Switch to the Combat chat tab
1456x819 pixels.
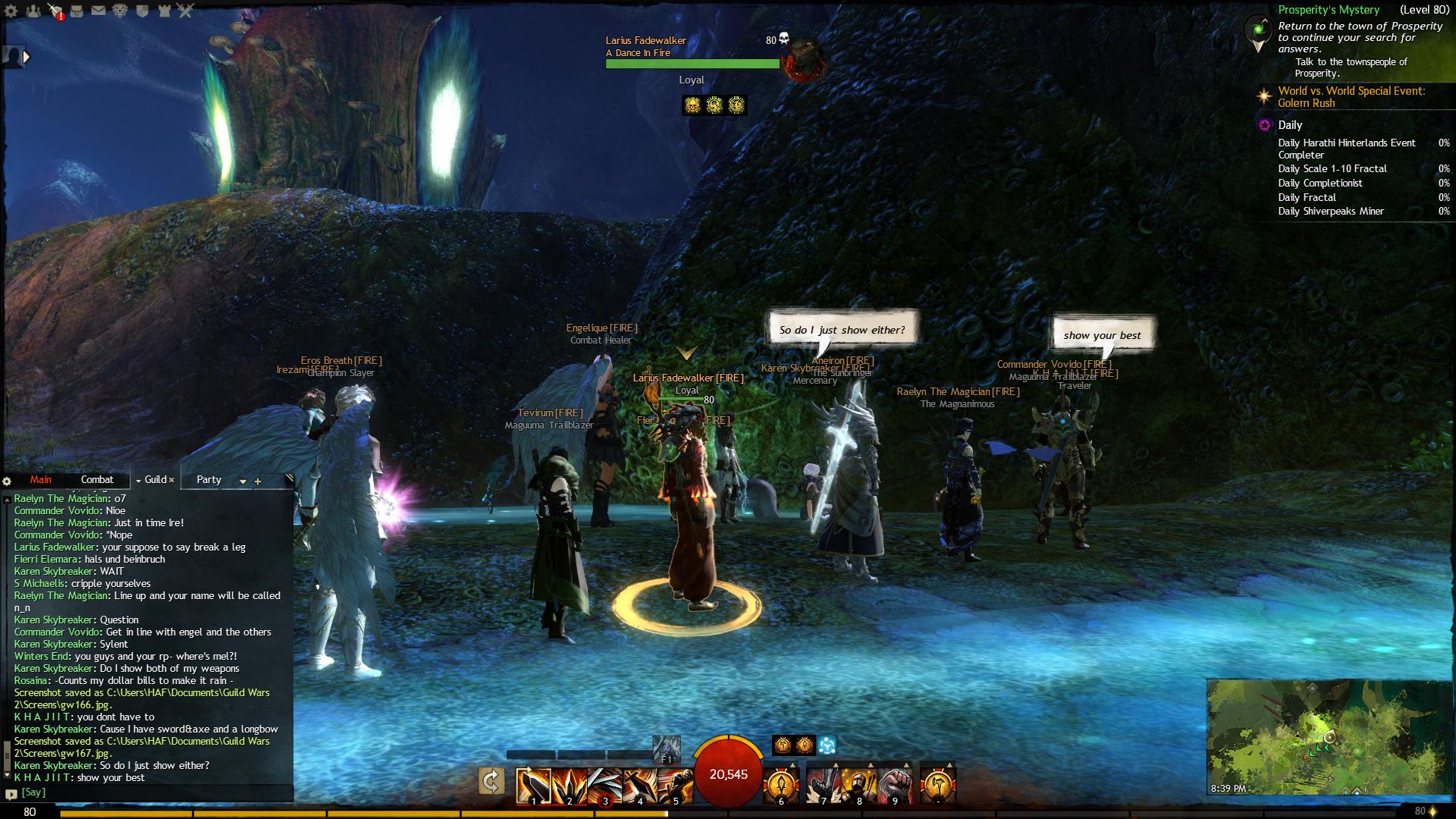[x=97, y=480]
